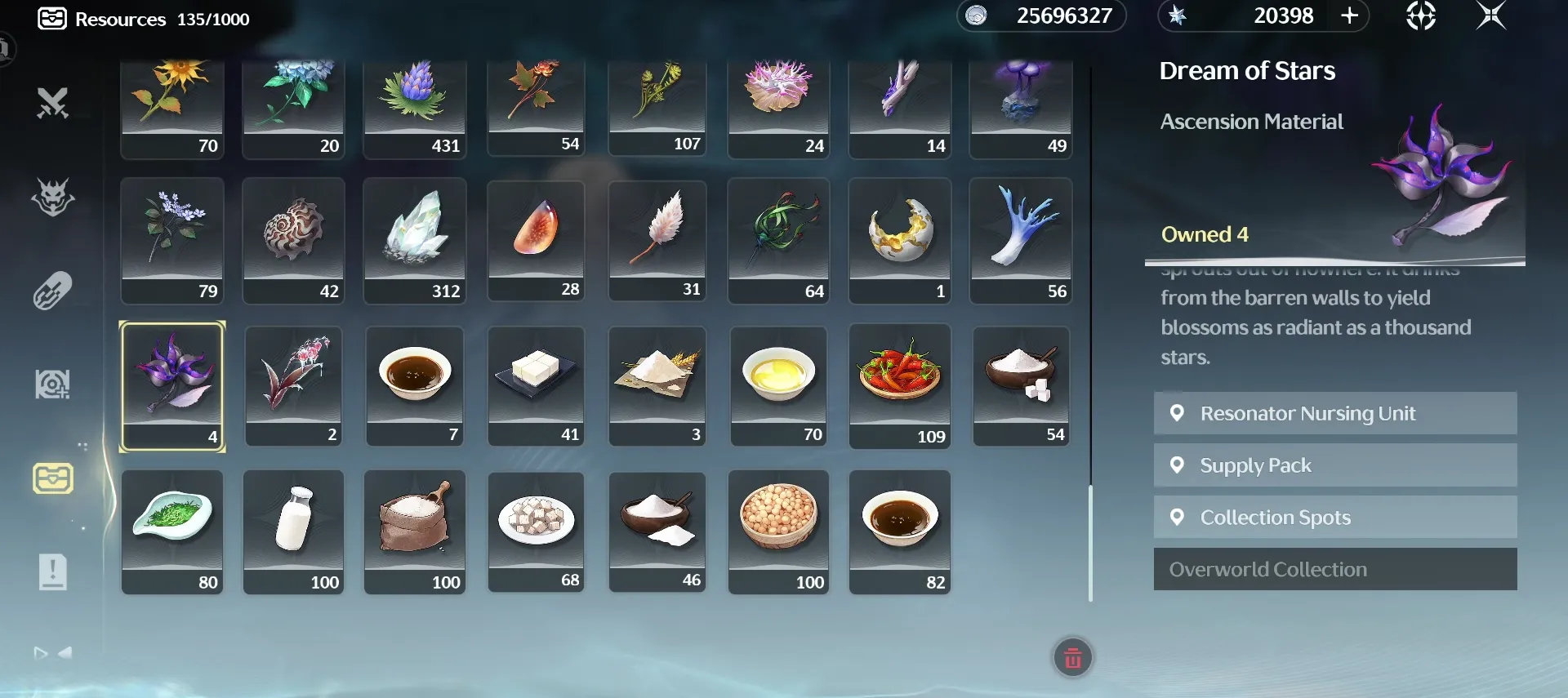Select the crossed swords weapons sidebar icon
This screenshot has width=1568, height=698.
tap(51, 104)
